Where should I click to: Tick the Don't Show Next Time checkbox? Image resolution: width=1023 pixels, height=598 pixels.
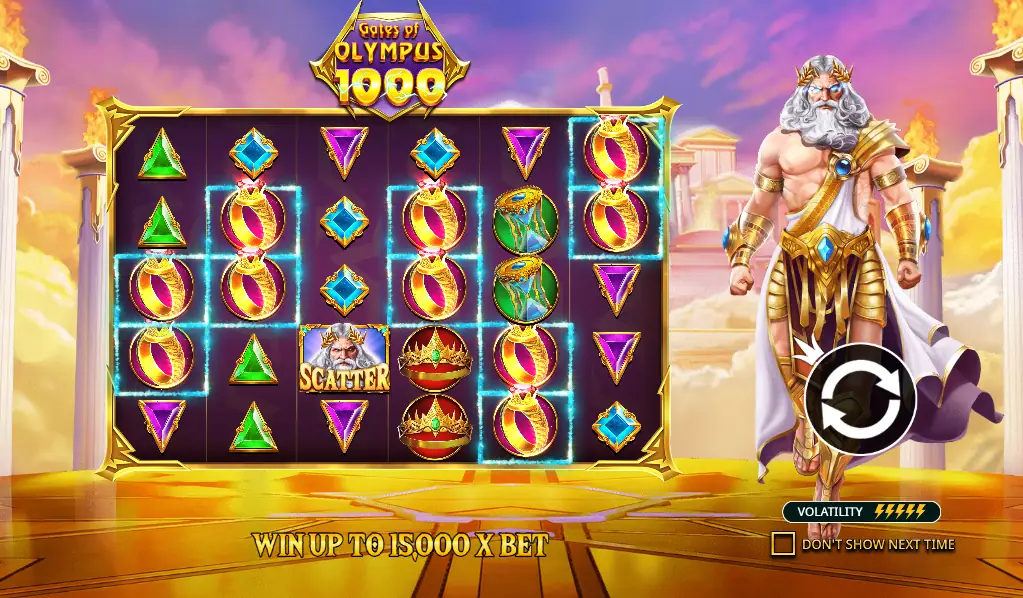(x=783, y=544)
